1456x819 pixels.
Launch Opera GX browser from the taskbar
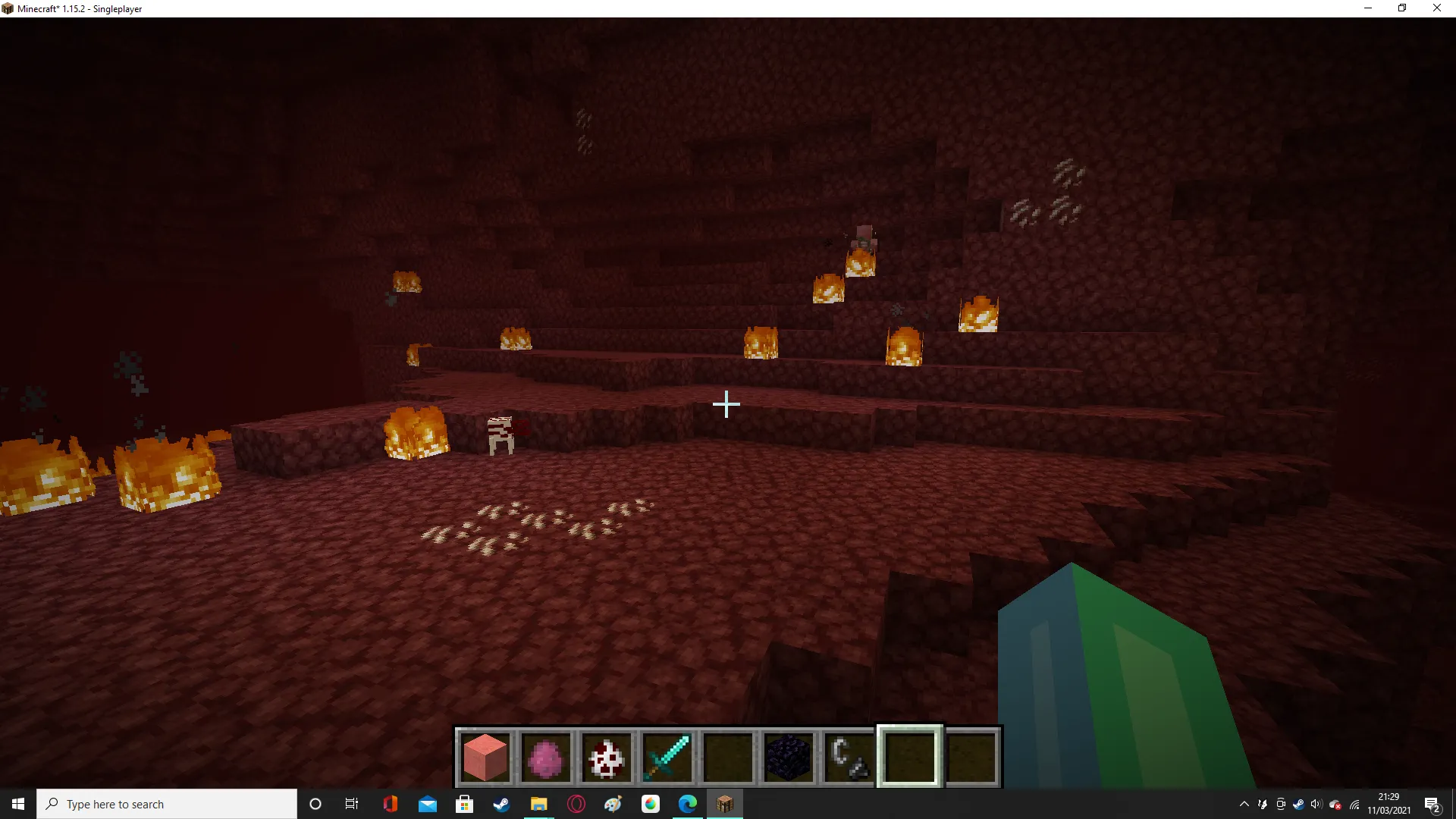[x=576, y=804]
